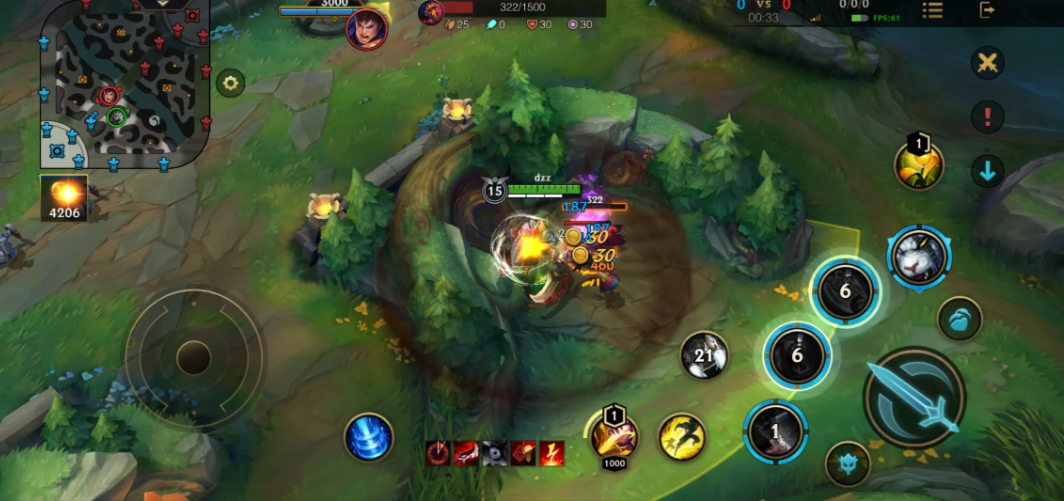Target towers with the blue turret button

847,463
